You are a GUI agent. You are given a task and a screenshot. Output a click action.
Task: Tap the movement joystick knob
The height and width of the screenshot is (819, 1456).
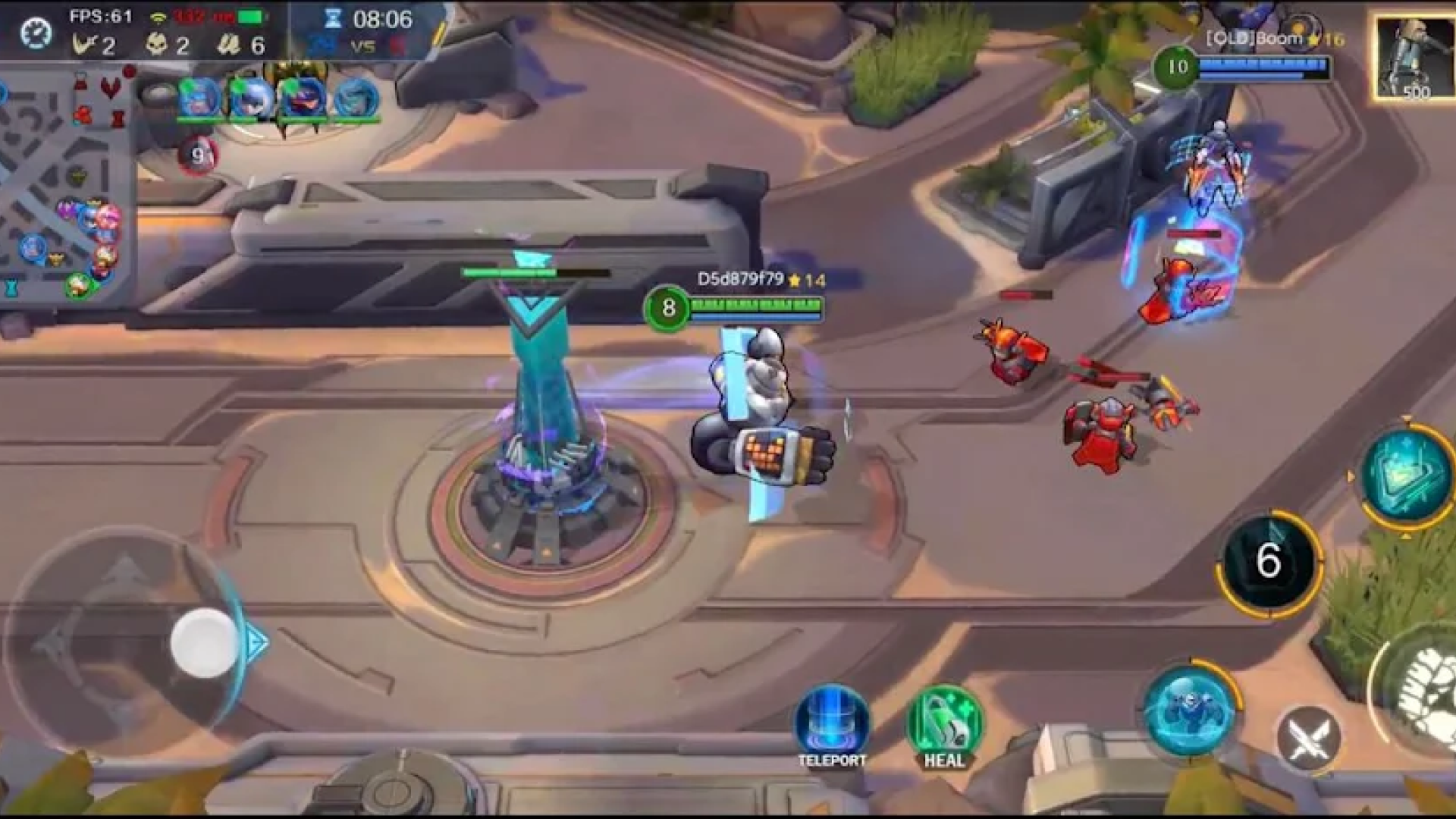click(203, 642)
